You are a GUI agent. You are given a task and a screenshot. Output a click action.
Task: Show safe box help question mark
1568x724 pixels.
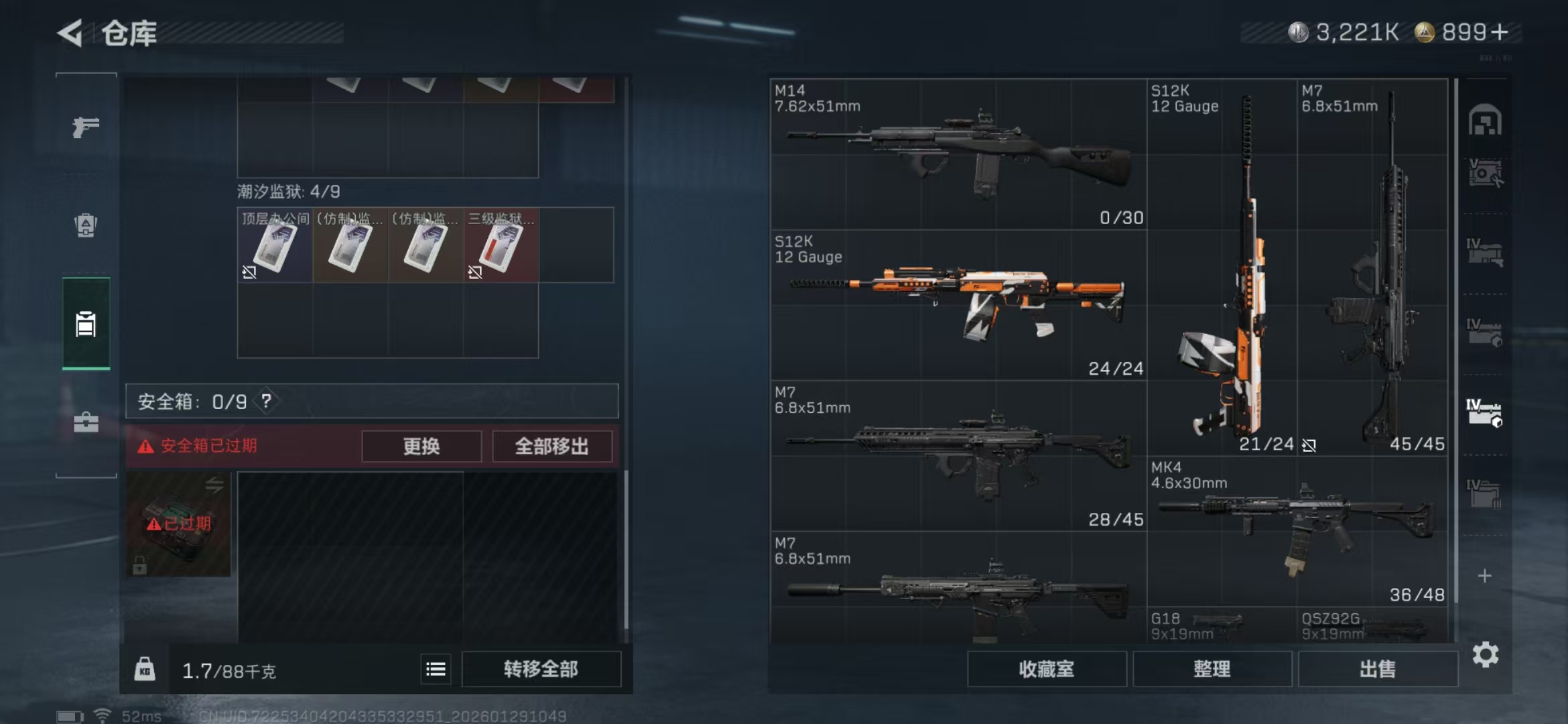[x=267, y=402]
